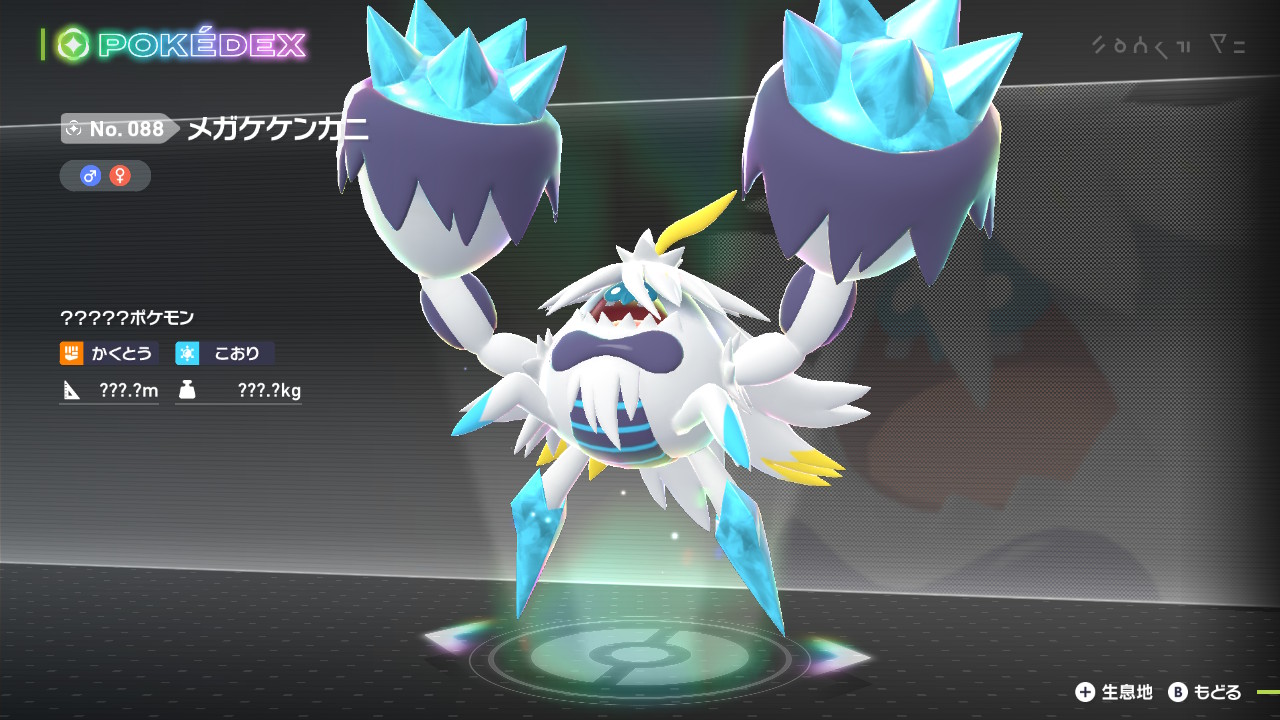Select the male gender icon

click(90, 176)
